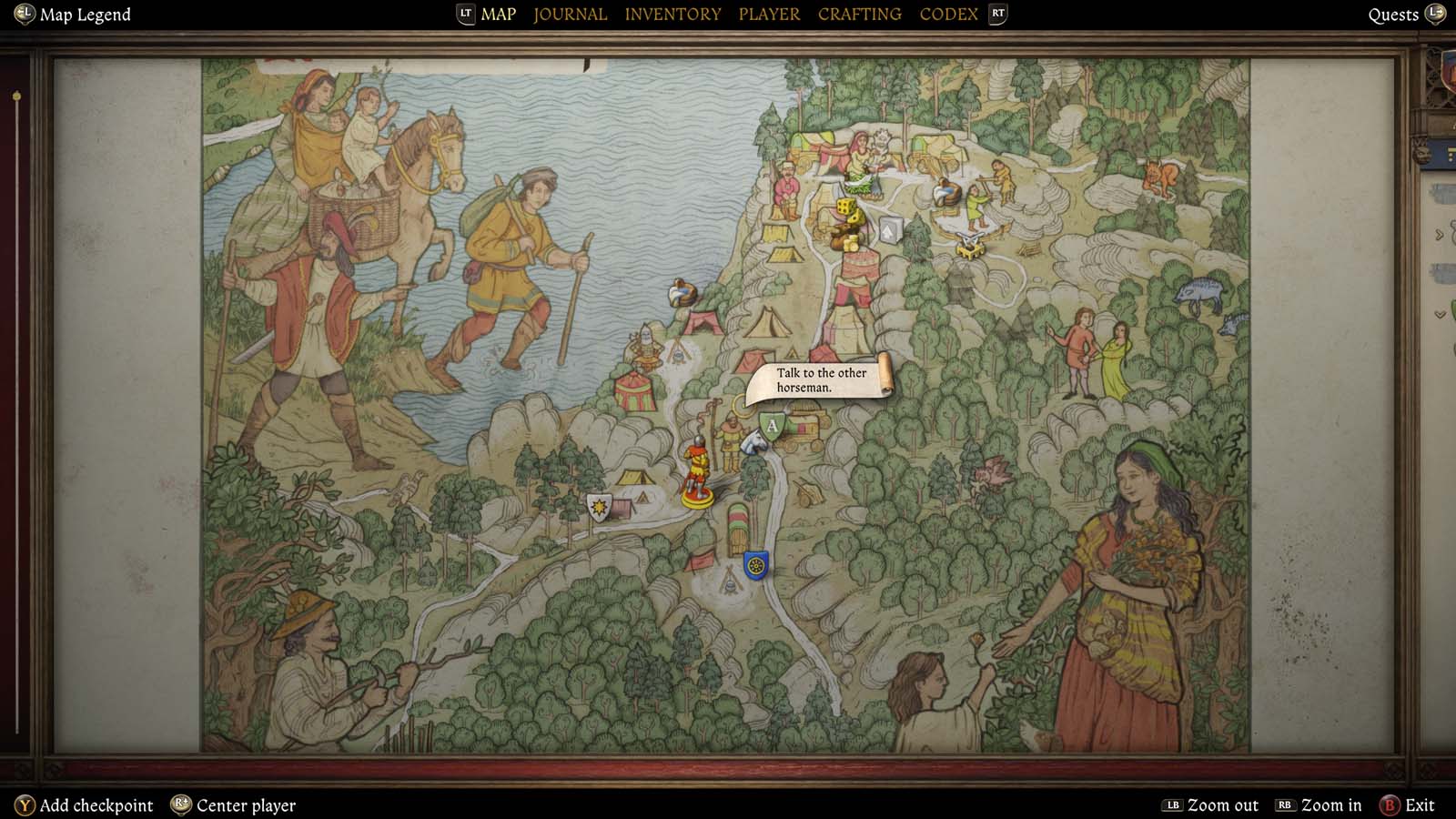The image size is (1456, 819).
Task: Click the white fast travel arrow icon
Action: (887, 229)
